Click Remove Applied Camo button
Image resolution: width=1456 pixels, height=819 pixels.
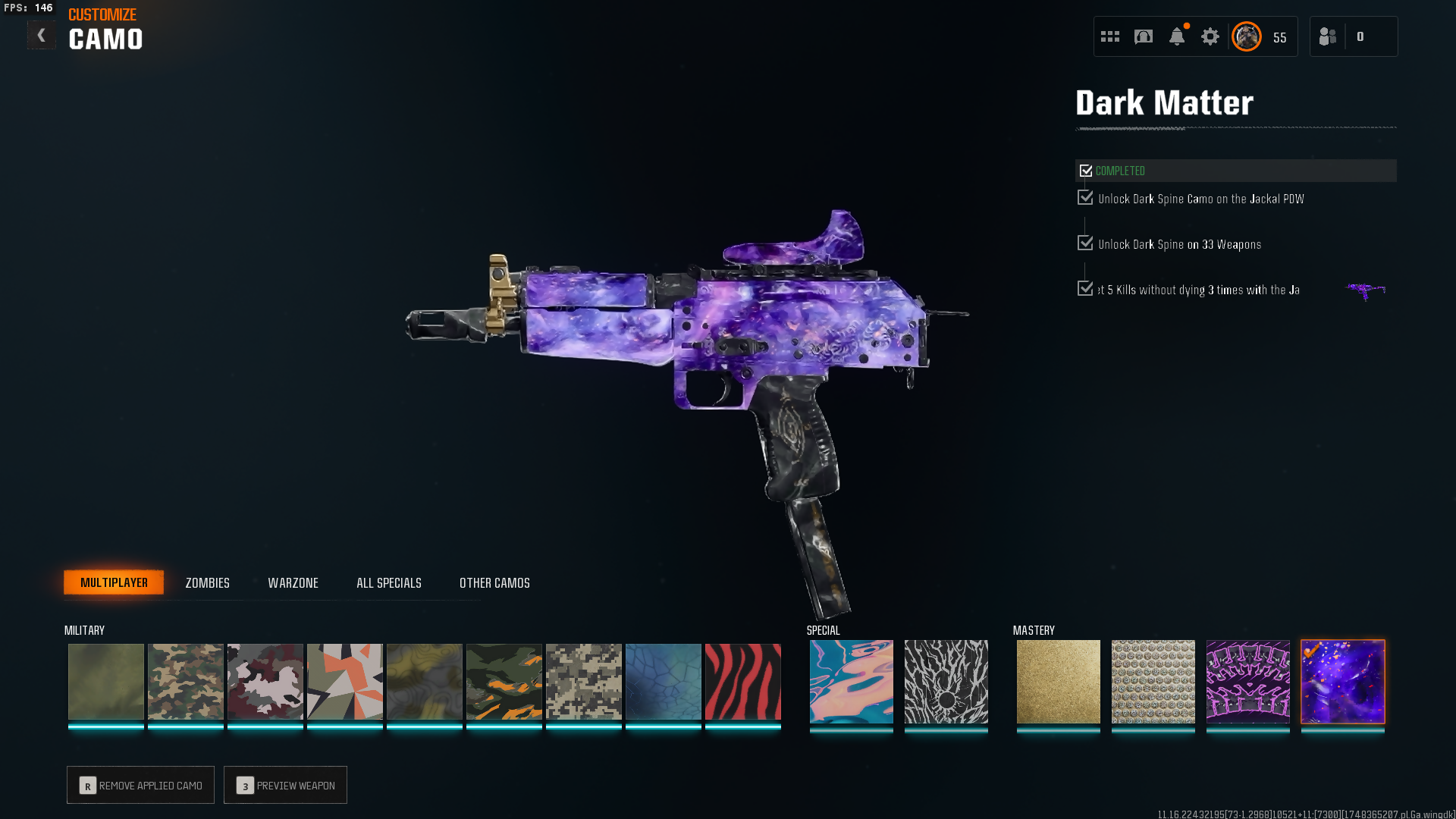point(140,785)
